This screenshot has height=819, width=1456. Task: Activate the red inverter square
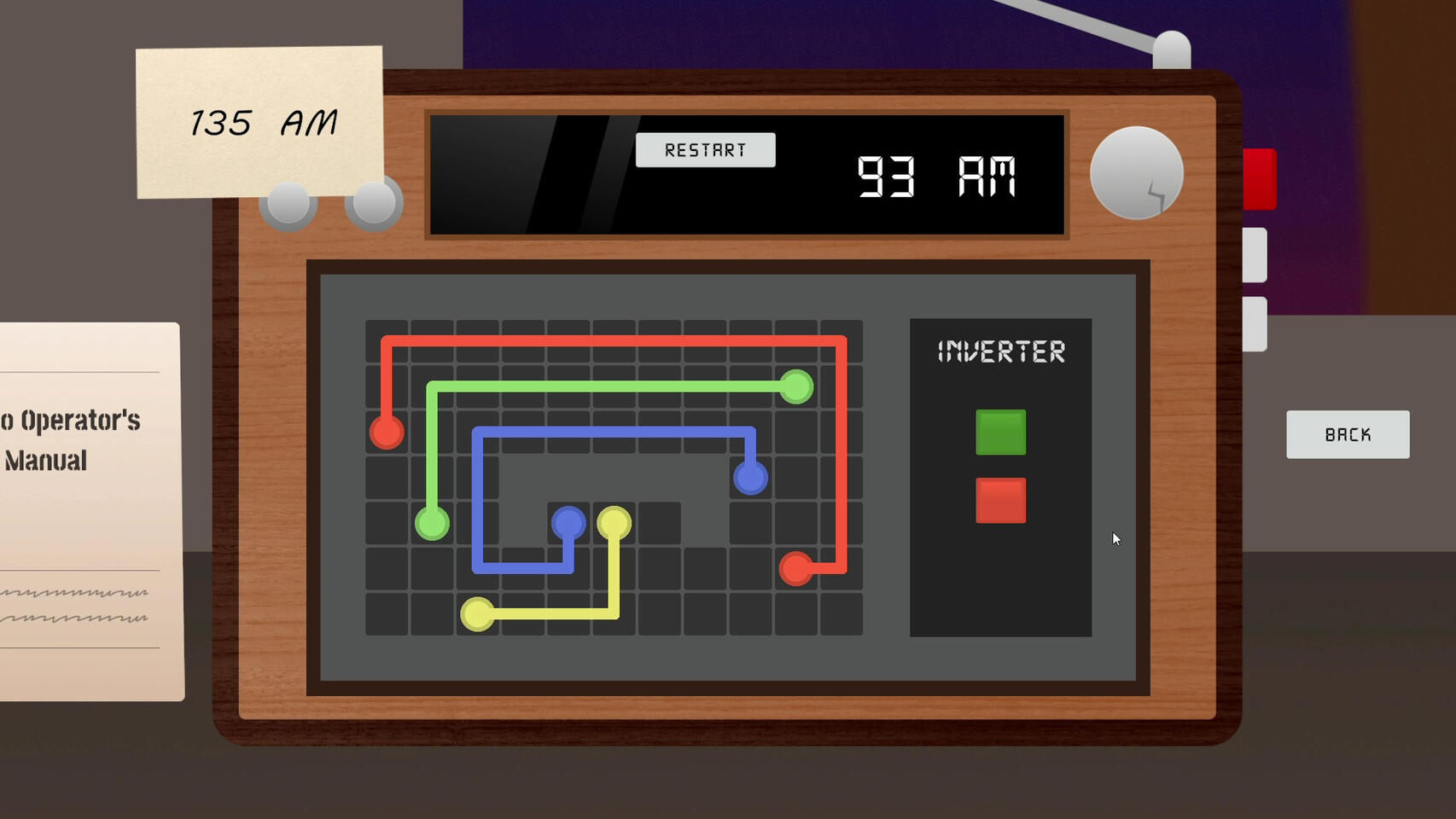pos(1000,500)
